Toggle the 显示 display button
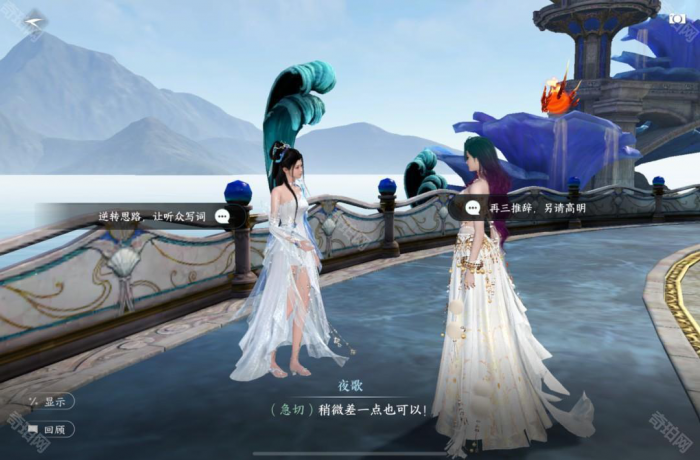 pyautogui.click(x=50, y=401)
